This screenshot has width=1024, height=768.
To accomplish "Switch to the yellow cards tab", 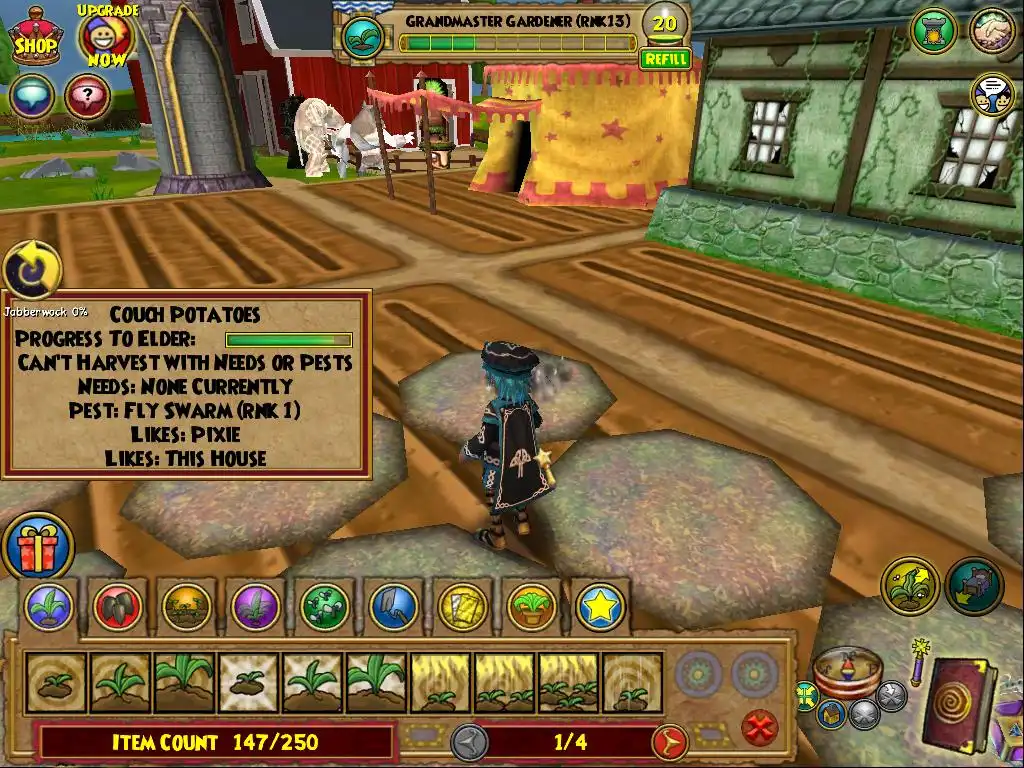I will pos(462,606).
